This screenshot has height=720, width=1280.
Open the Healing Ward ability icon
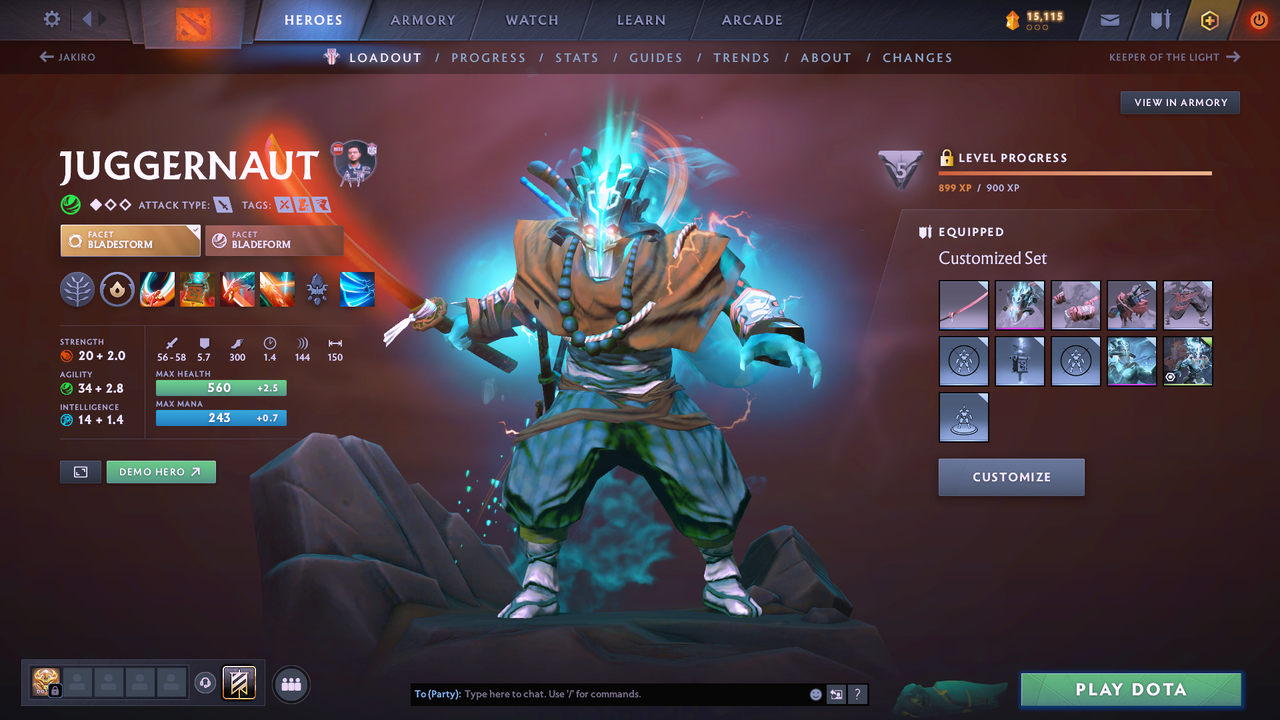coord(197,290)
